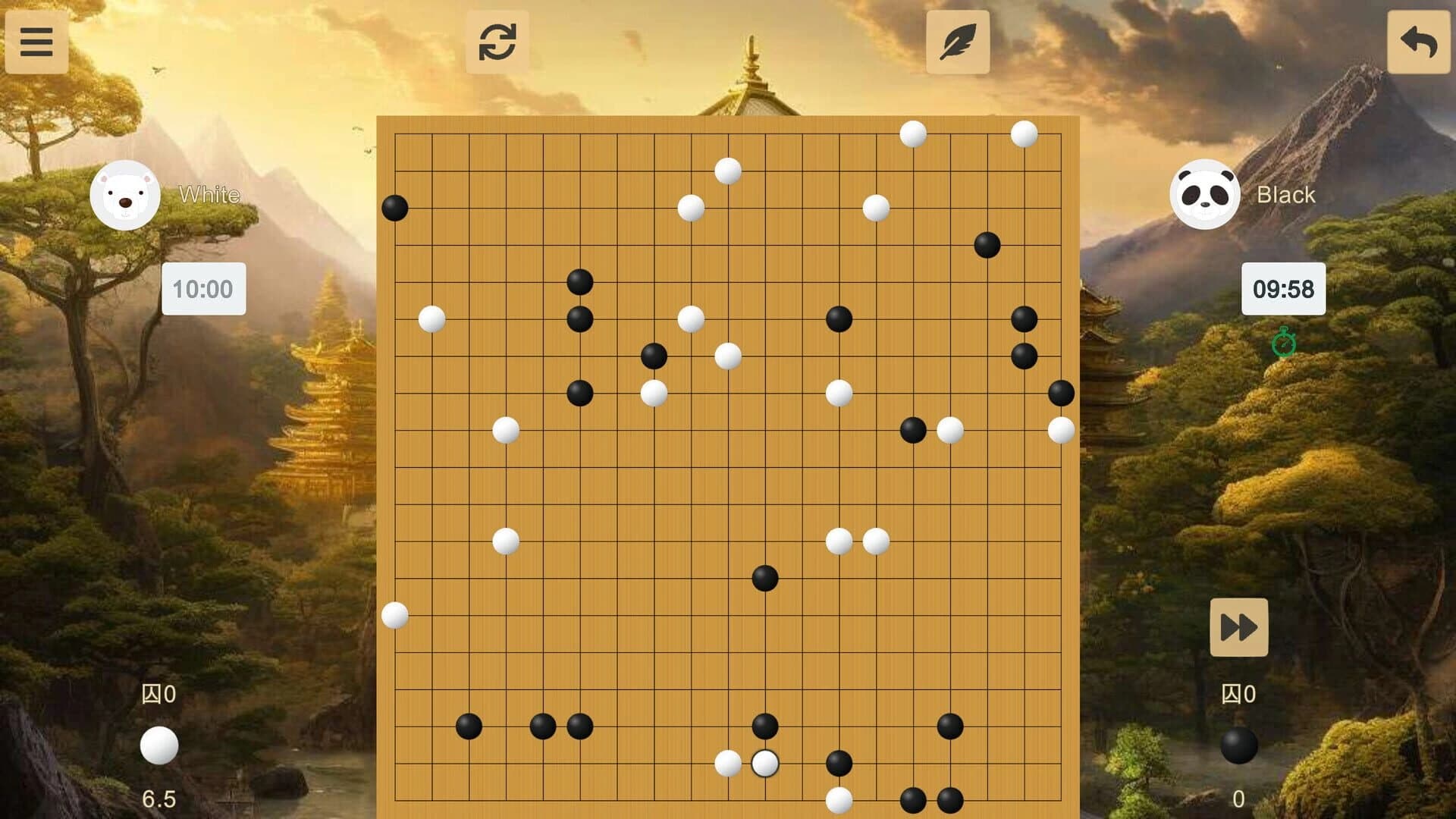The image size is (1456, 819).
Task: Expand White's timer display showing 10:00
Action: click(x=203, y=289)
